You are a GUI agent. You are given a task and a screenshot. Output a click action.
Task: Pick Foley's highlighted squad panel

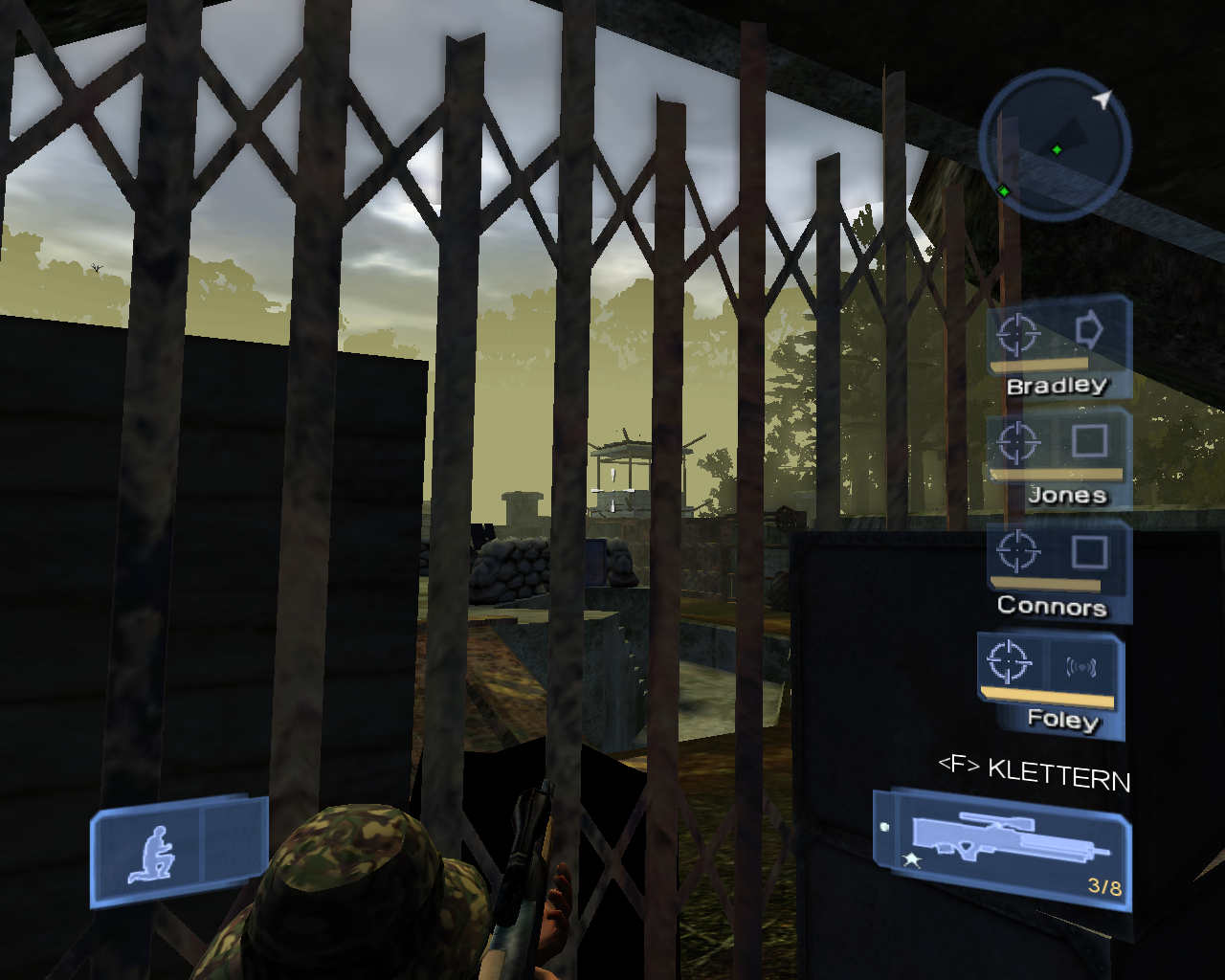1050,681
